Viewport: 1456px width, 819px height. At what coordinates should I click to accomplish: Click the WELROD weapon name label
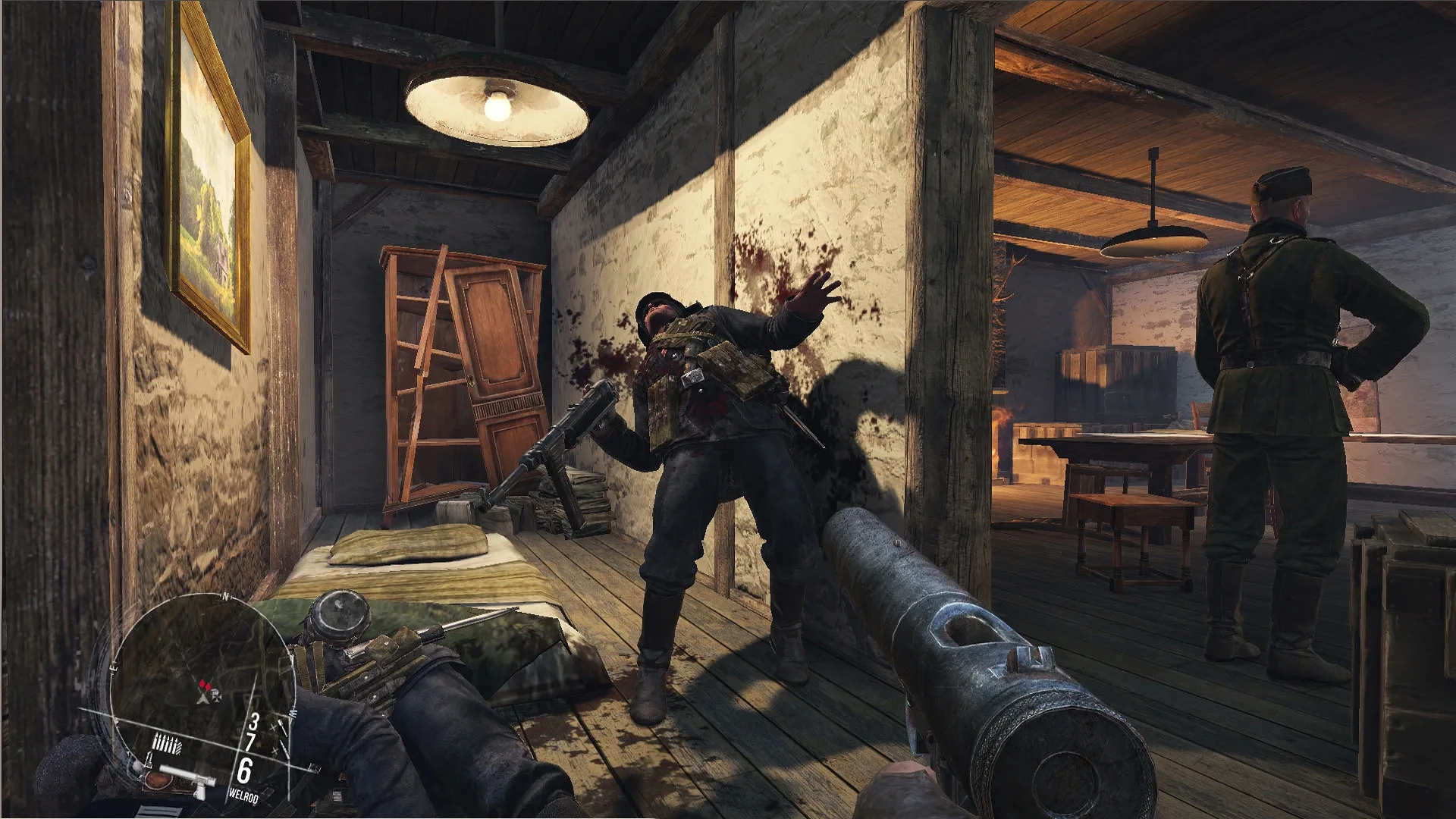tap(243, 795)
